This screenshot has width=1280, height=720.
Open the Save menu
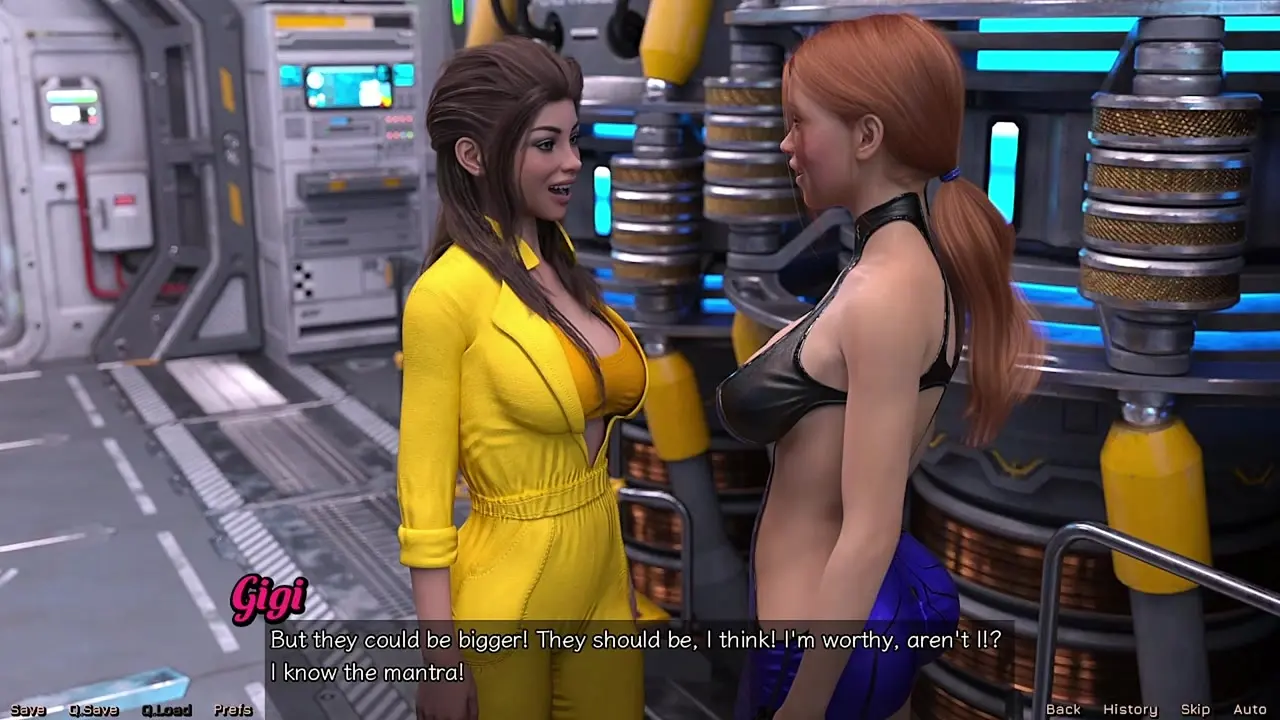click(28, 710)
